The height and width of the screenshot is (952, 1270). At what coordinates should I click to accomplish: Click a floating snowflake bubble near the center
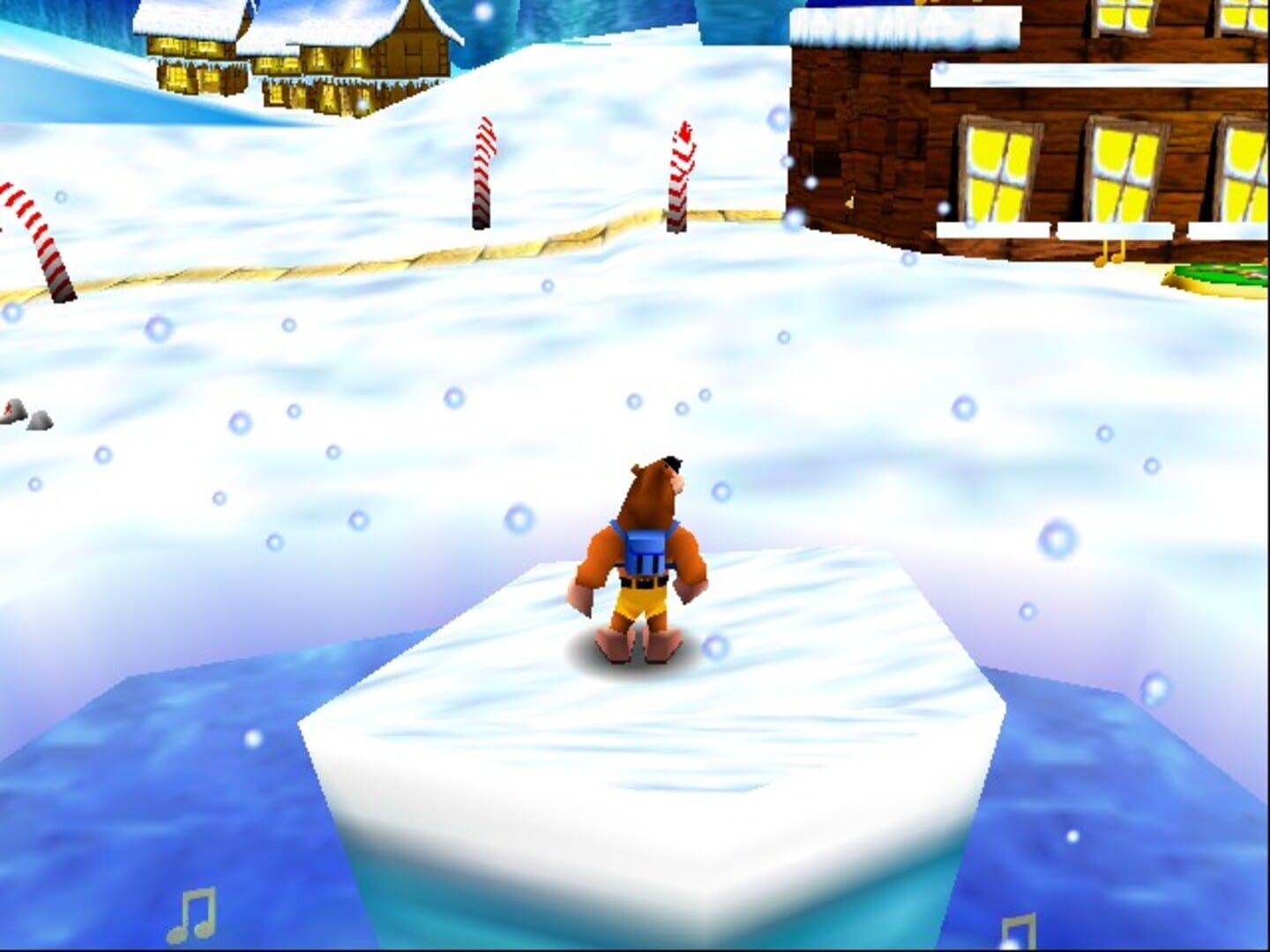(x=633, y=402)
